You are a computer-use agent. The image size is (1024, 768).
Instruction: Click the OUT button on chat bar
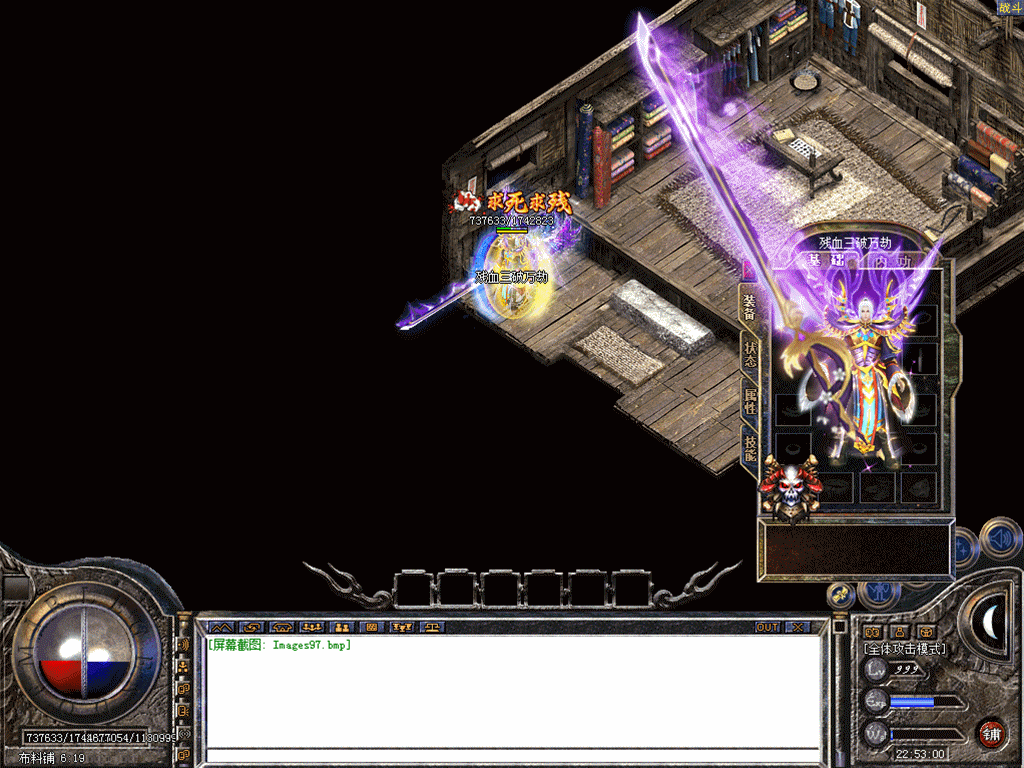(767, 627)
